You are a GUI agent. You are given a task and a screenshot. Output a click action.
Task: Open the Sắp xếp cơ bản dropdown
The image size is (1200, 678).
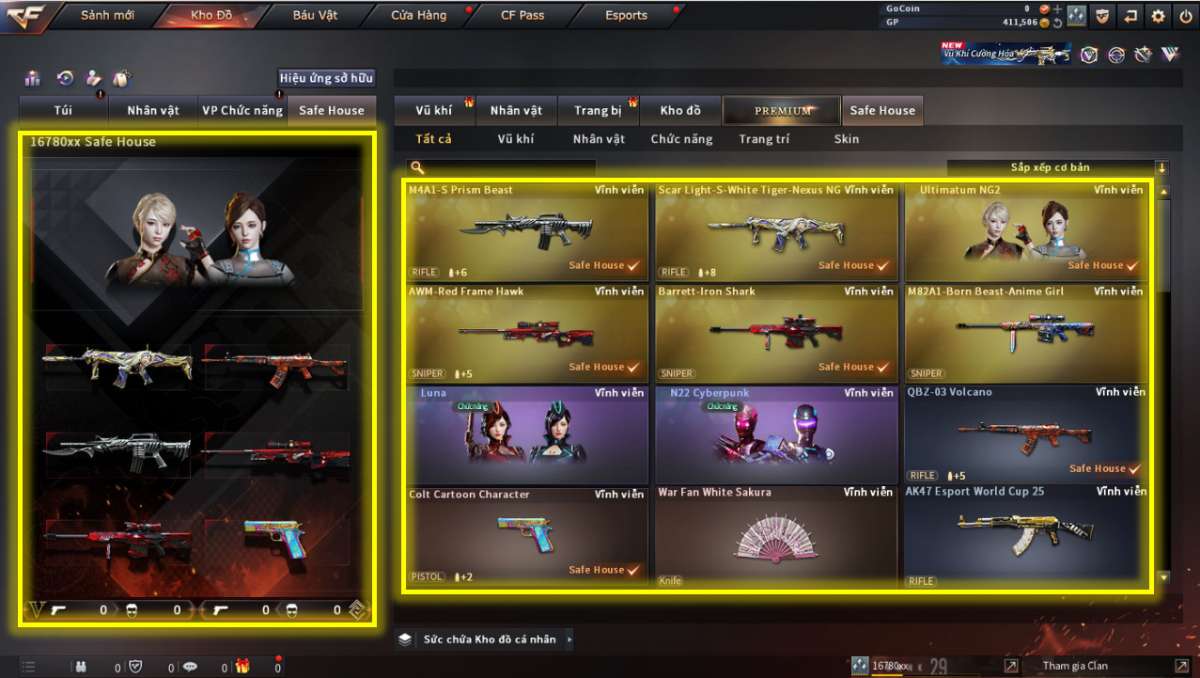click(x=1056, y=168)
